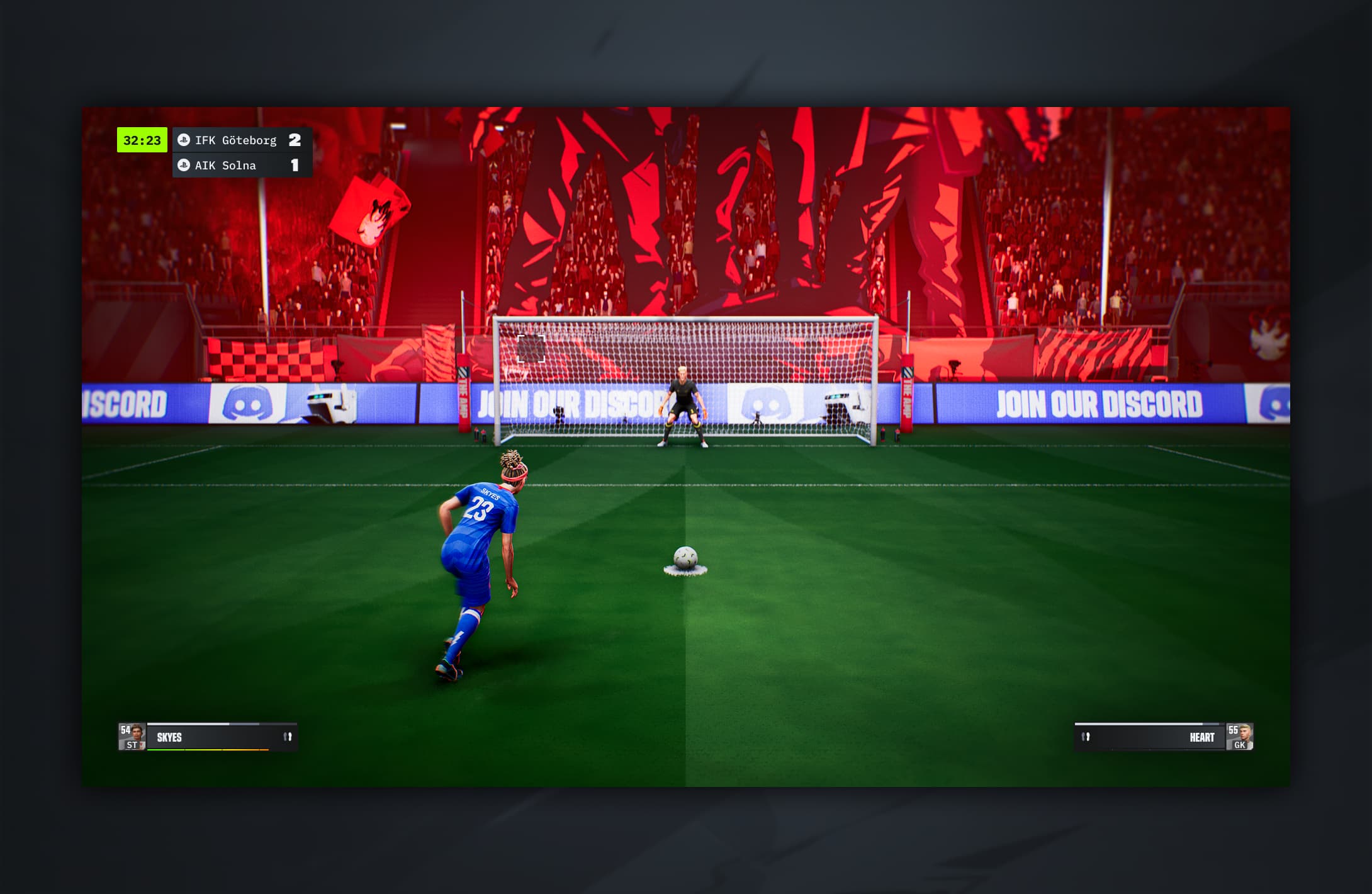1372x894 pixels.
Task: Click the club crest on SKYES position badge
Action: pos(142,744)
